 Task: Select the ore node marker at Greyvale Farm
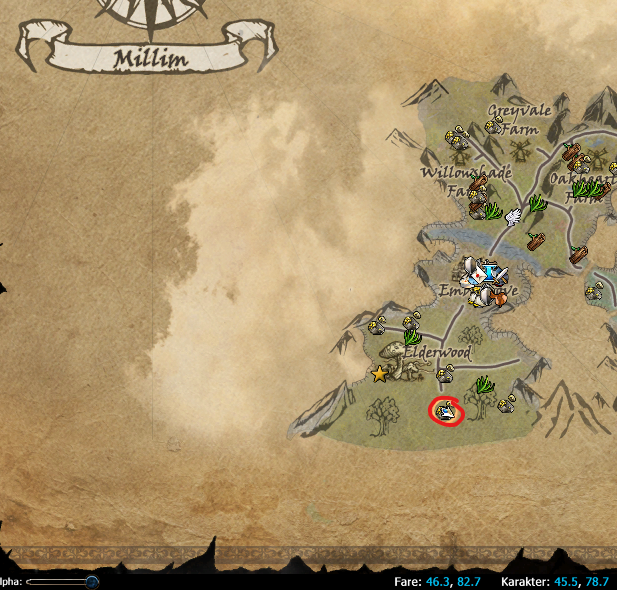pos(493,126)
